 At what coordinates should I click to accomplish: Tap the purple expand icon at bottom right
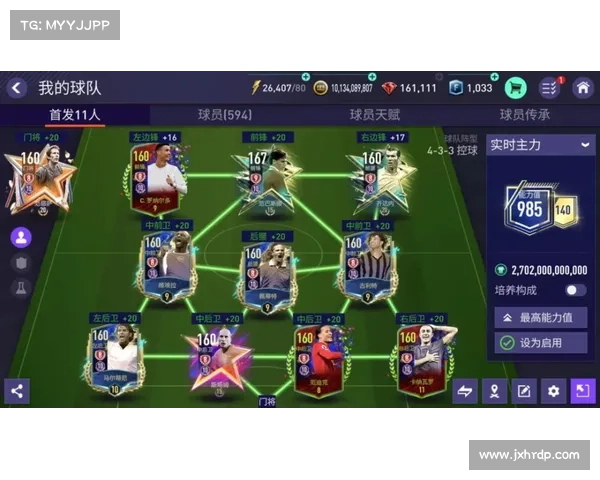pyautogui.click(x=582, y=391)
